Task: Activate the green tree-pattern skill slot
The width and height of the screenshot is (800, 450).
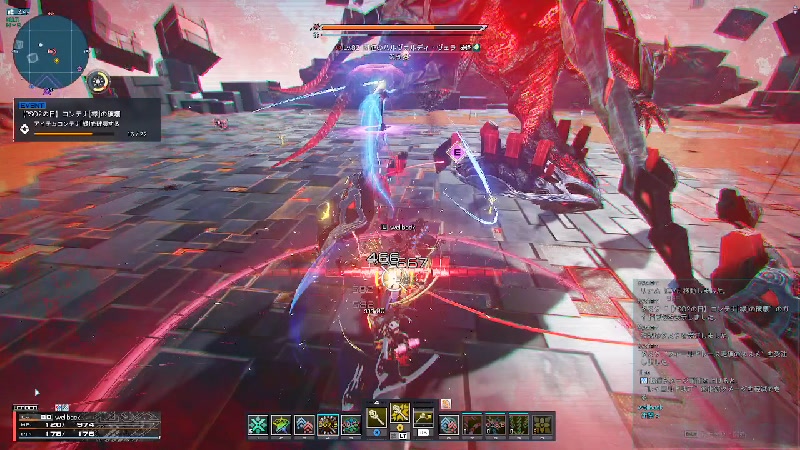Action: pyautogui.click(x=520, y=424)
